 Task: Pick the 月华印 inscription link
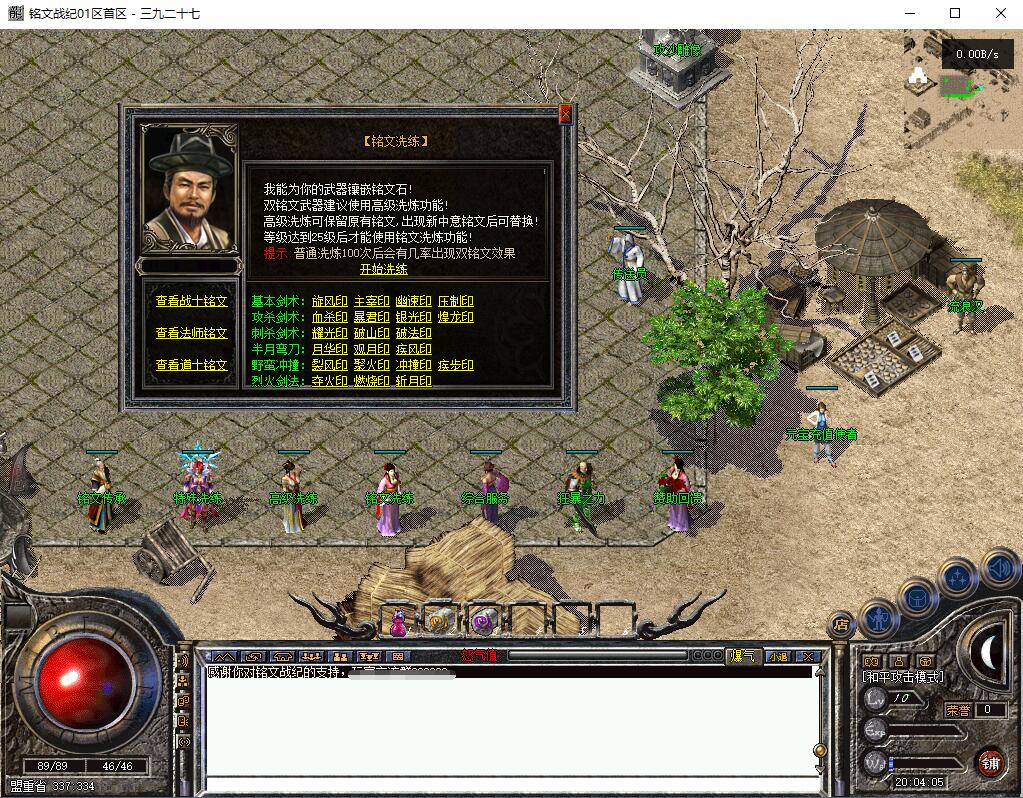329,349
